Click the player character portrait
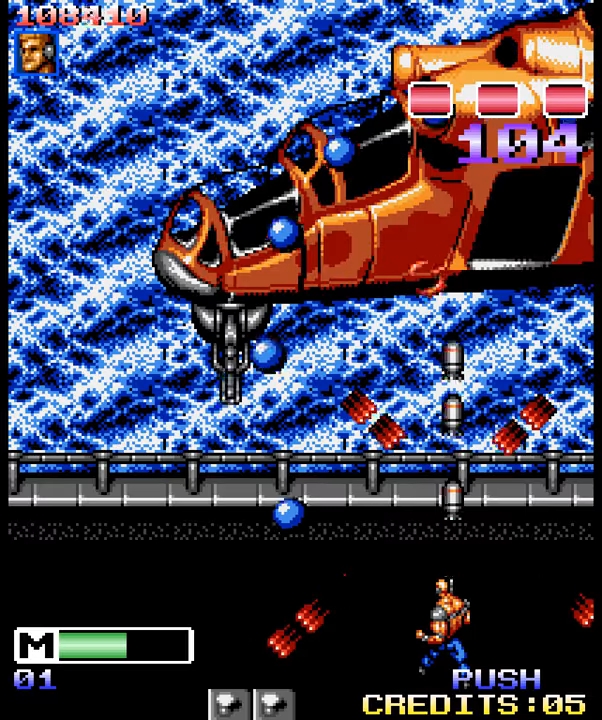The height and width of the screenshot is (720, 602). pos(34,52)
